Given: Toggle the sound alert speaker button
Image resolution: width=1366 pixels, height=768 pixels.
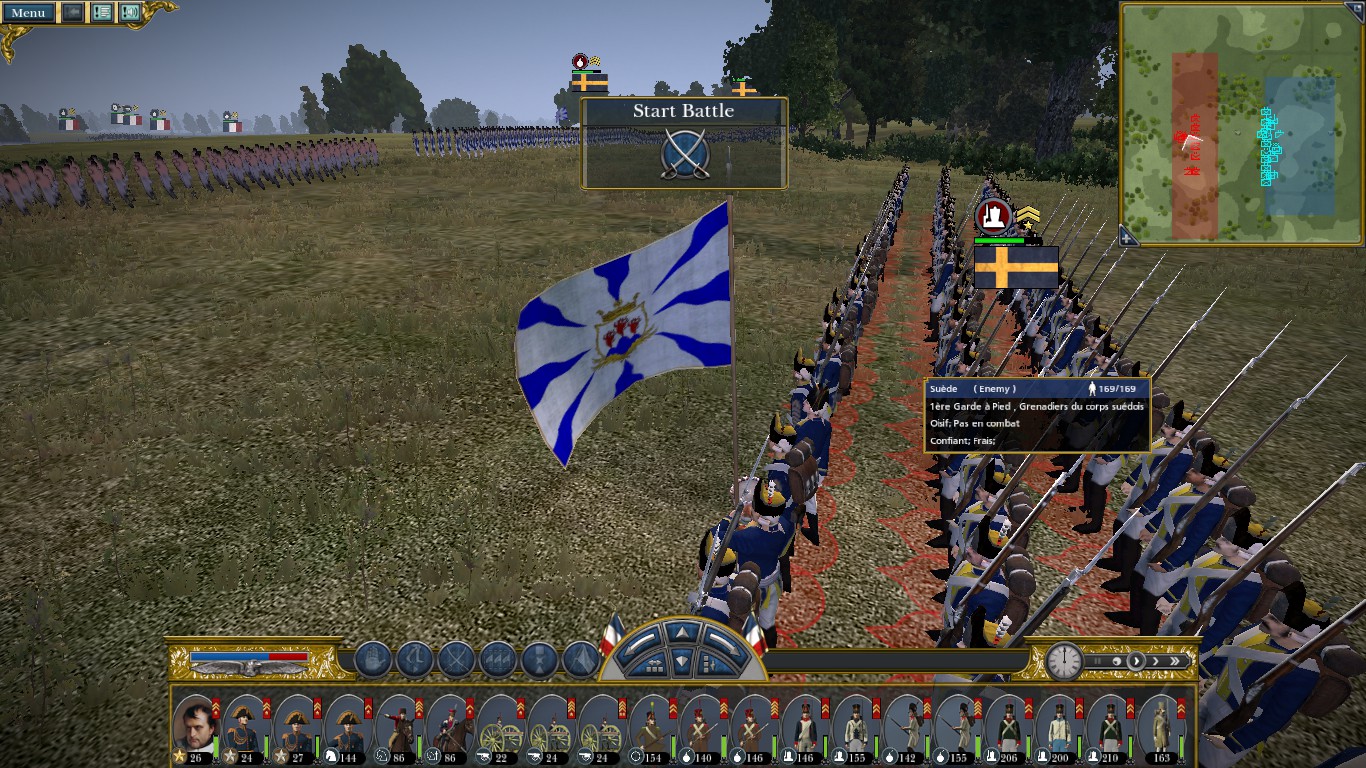Looking at the screenshot, I should 130,13.
